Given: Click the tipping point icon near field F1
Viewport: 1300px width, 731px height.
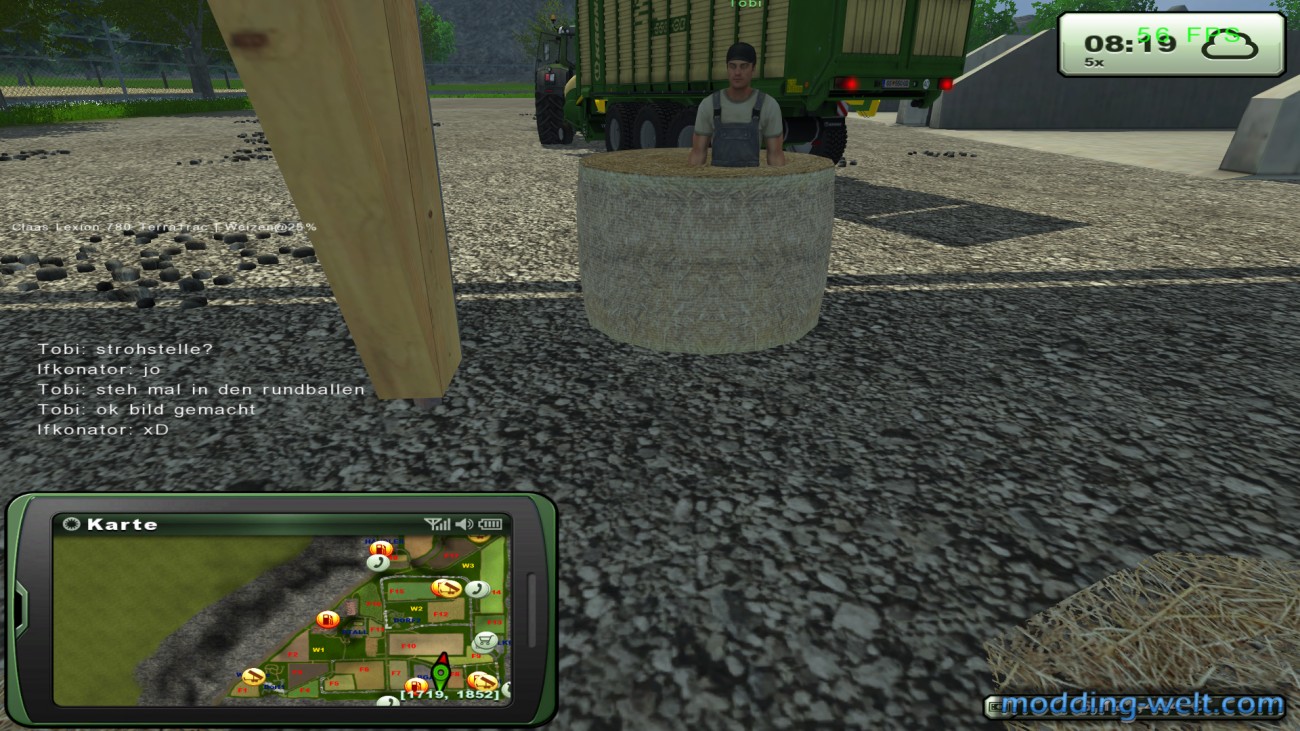Looking at the screenshot, I should (x=253, y=676).
